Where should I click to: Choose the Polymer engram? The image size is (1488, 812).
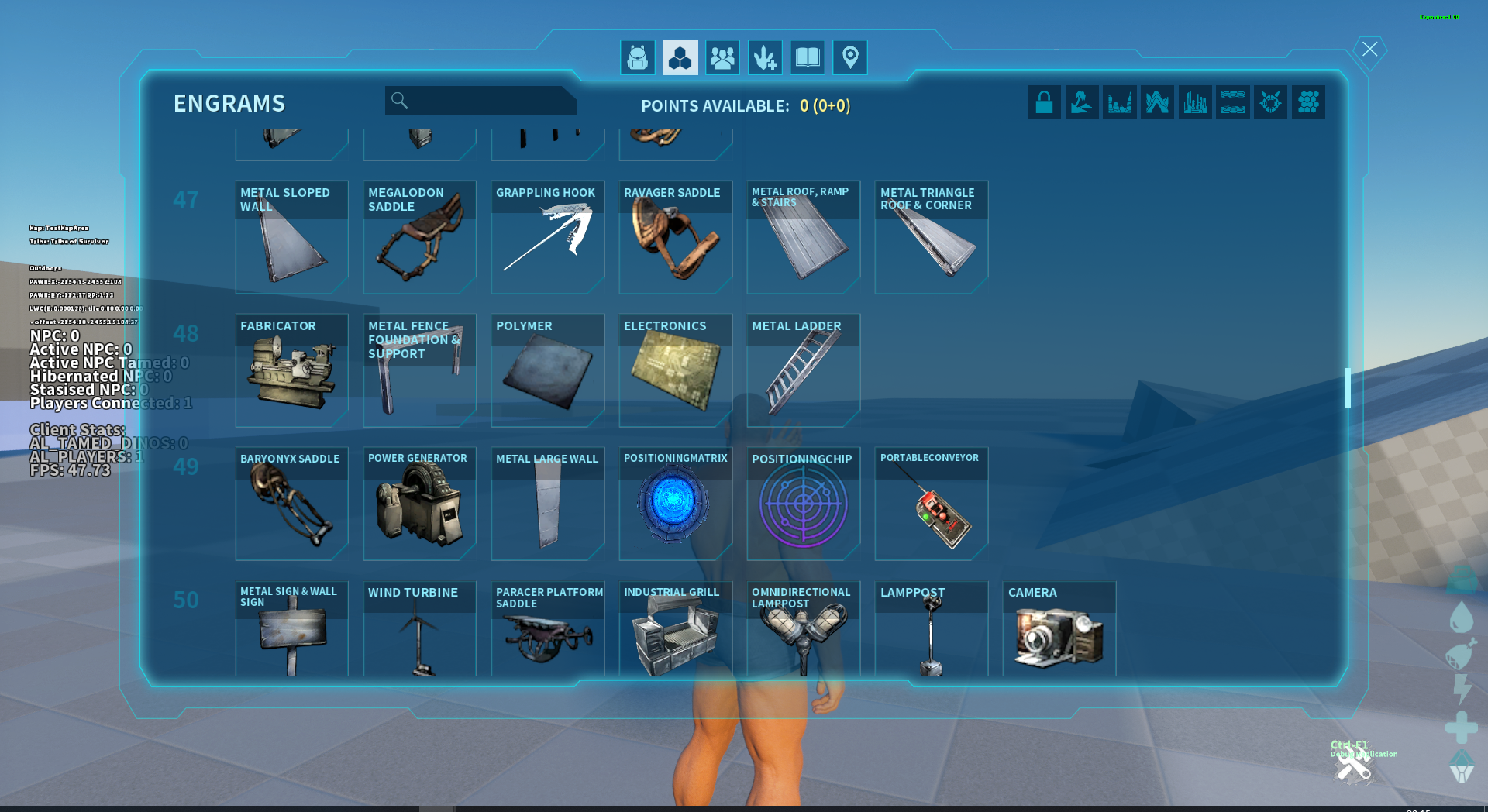coord(547,370)
